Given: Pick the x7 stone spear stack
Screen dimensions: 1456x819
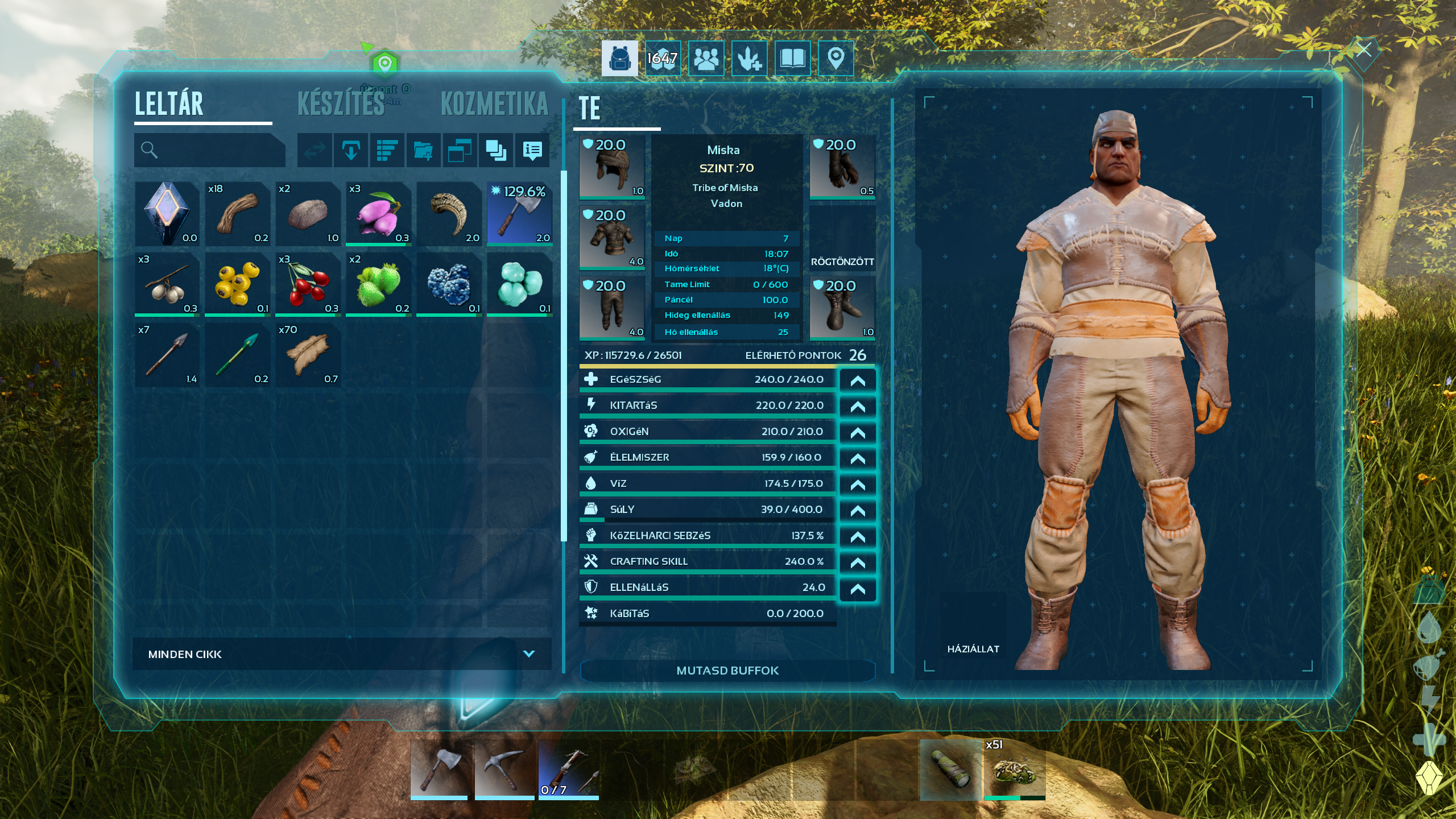Looking at the screenshot, I should [167, 355].
